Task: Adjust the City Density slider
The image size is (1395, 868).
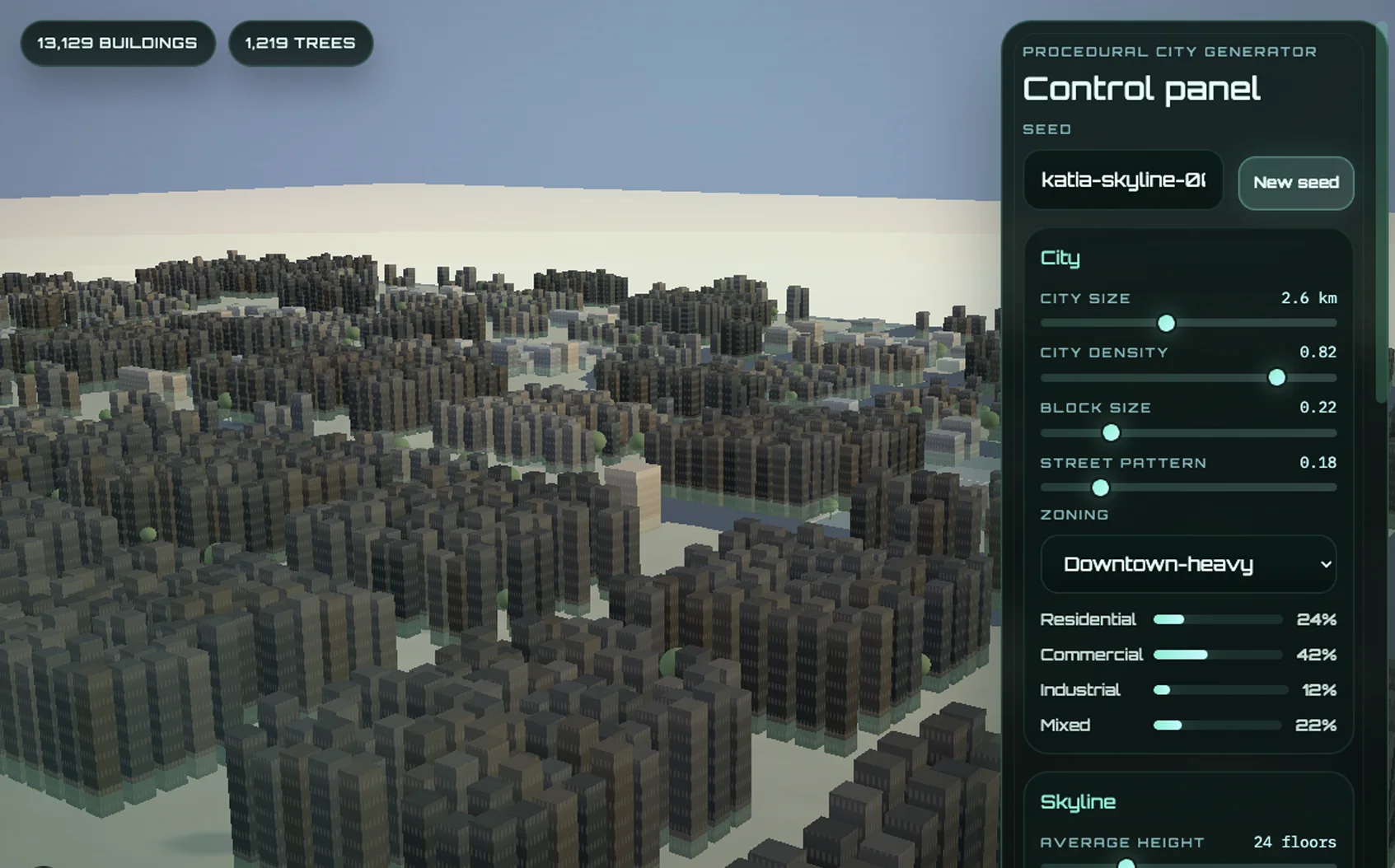Action: point(1276,378)
